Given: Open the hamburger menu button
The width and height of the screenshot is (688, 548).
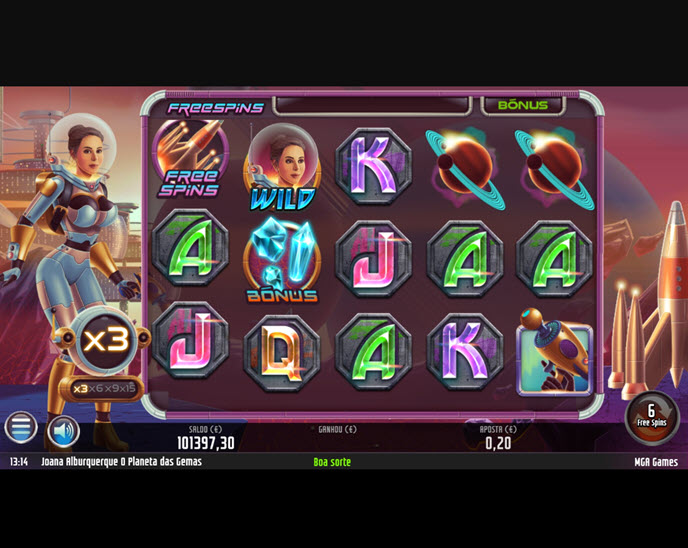Looking at the screenshot, I should (20, 428).
